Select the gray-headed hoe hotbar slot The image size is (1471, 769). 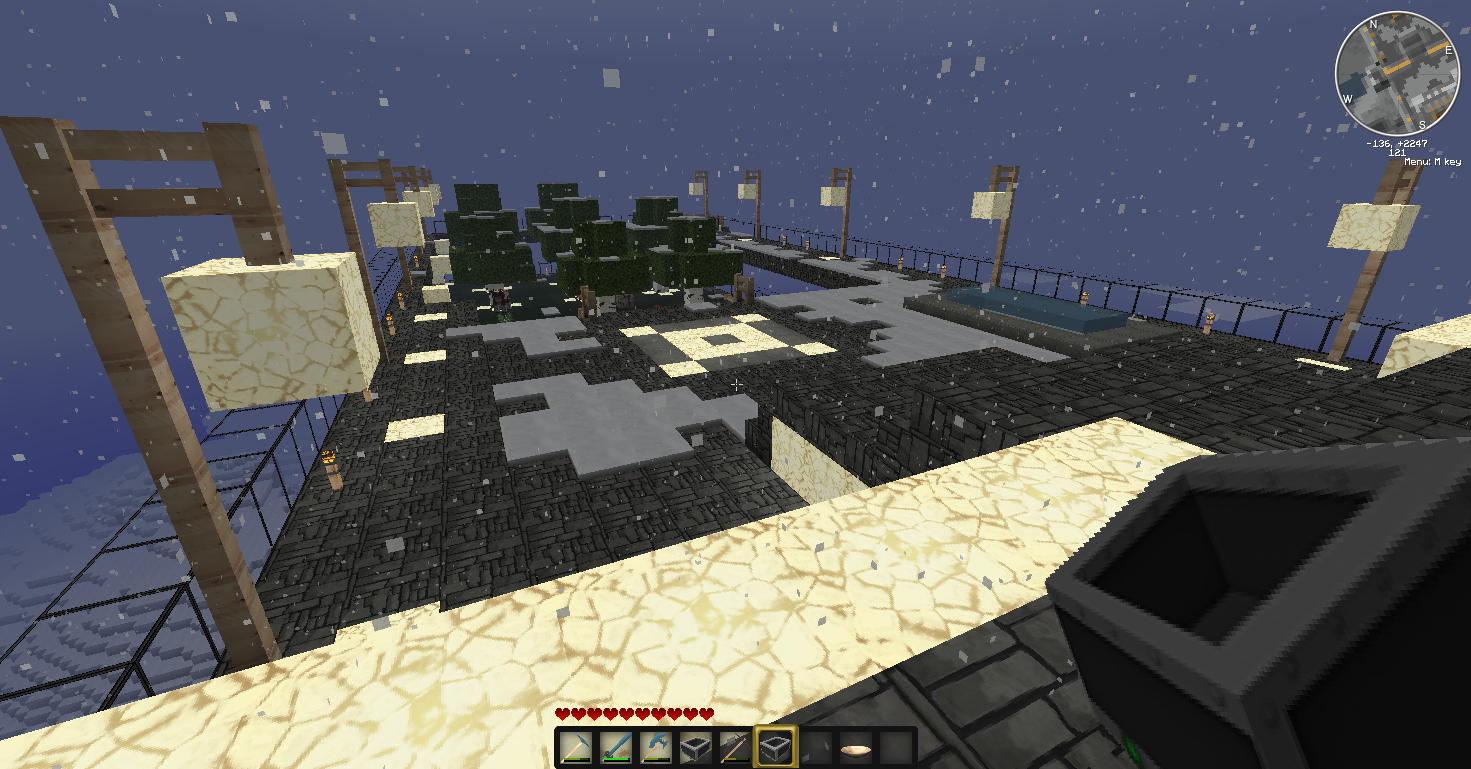click(735, 747)
